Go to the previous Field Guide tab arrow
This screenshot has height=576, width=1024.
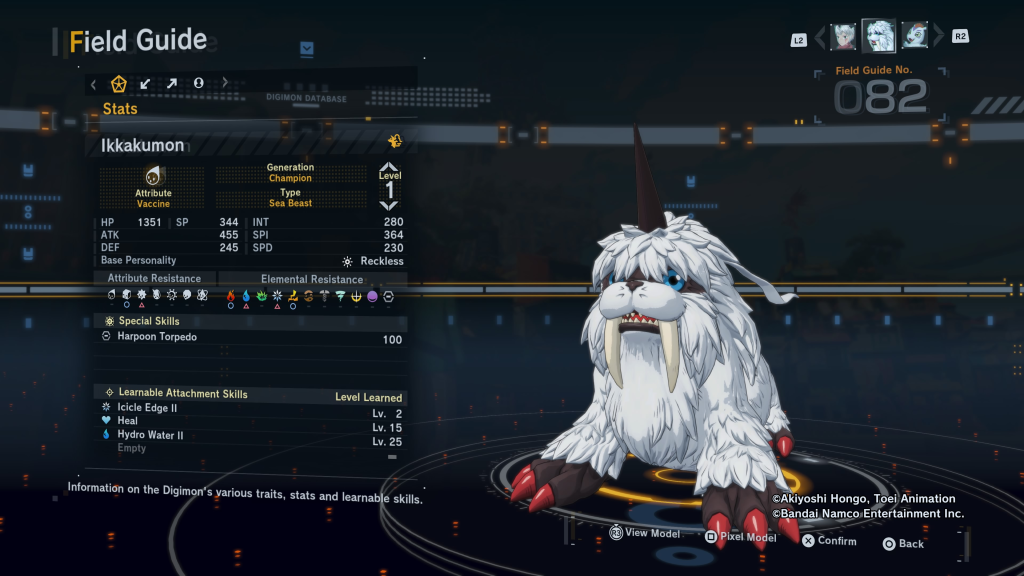(x=94, y=84)
